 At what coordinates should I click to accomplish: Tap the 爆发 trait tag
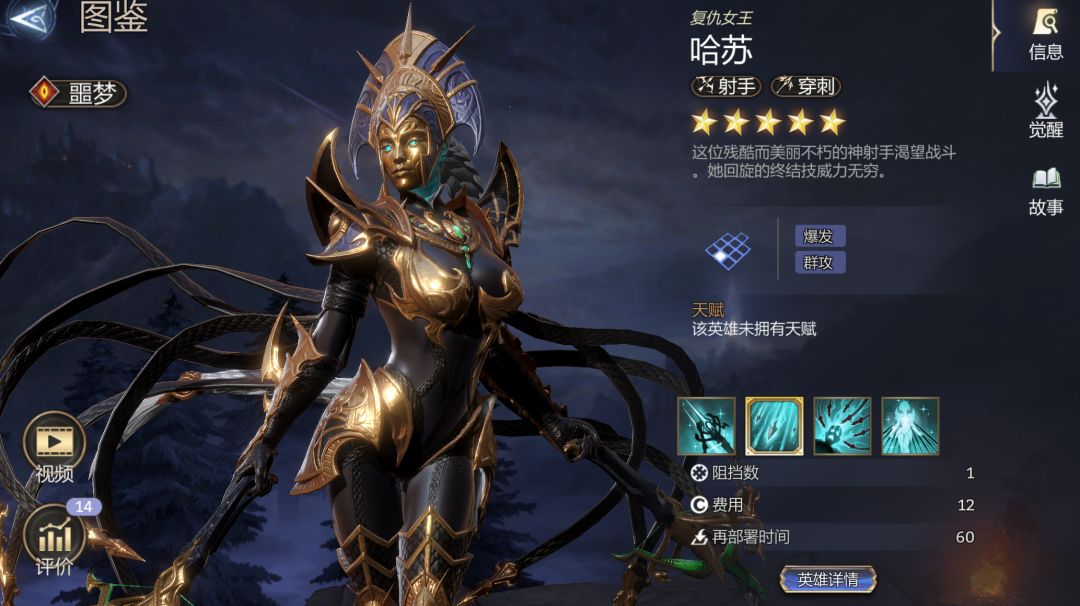point(820,236)
